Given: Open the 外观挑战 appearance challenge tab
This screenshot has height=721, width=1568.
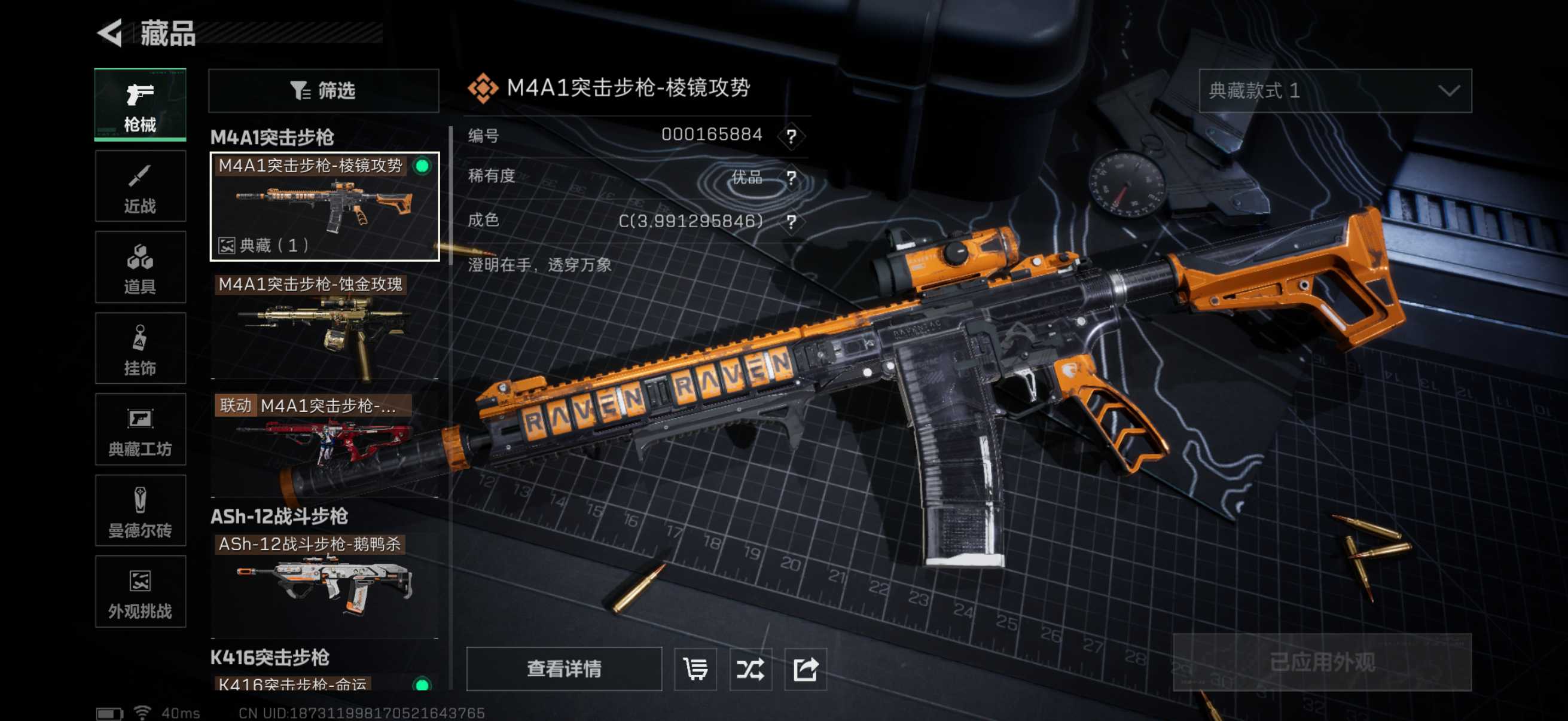Looking at the screenshot, I should pyautogui.click(x=140, y=592).
